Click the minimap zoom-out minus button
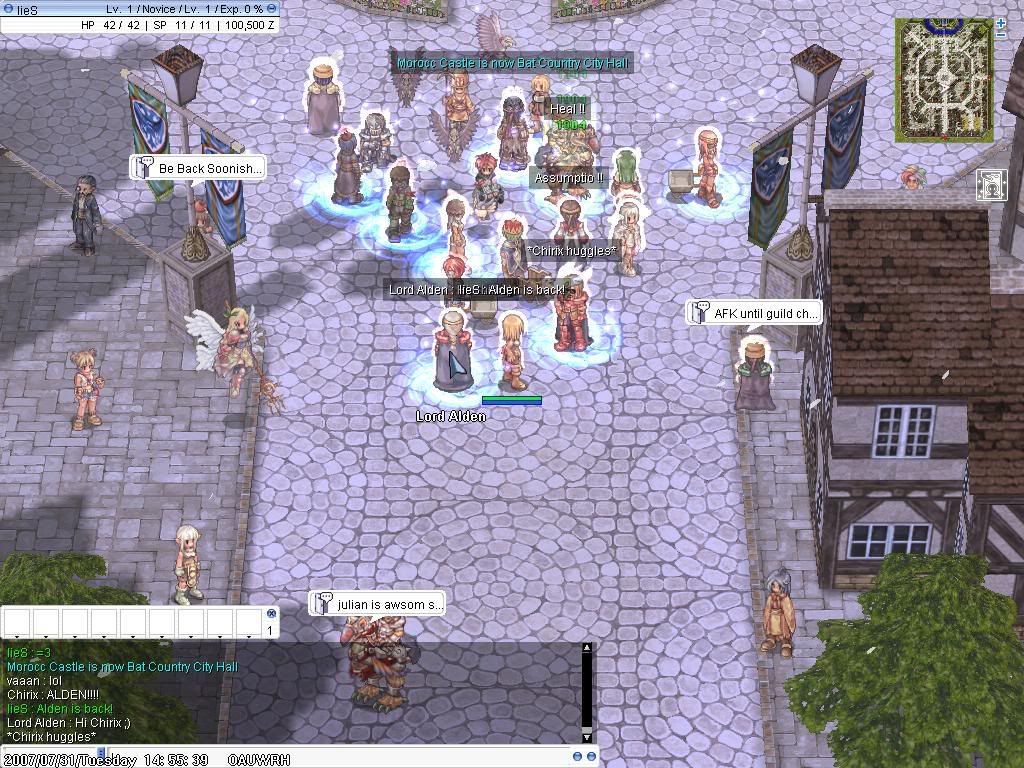This screenshot has height=768, width=1024. (x=1001, y=35)
